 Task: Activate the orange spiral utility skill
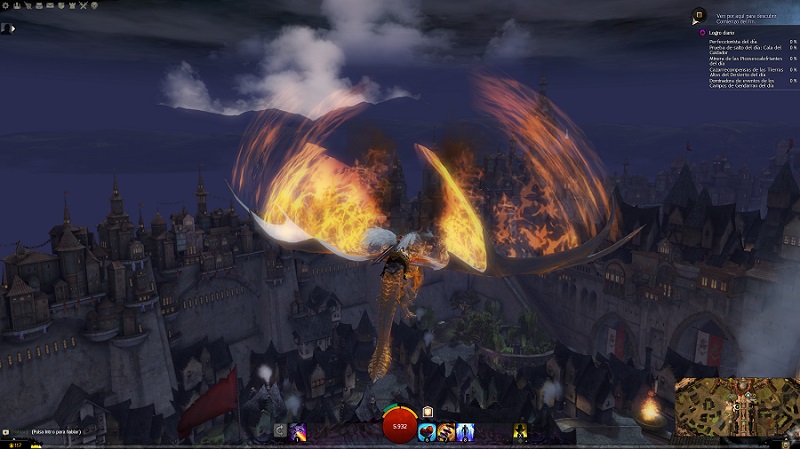tap(445, 432)
